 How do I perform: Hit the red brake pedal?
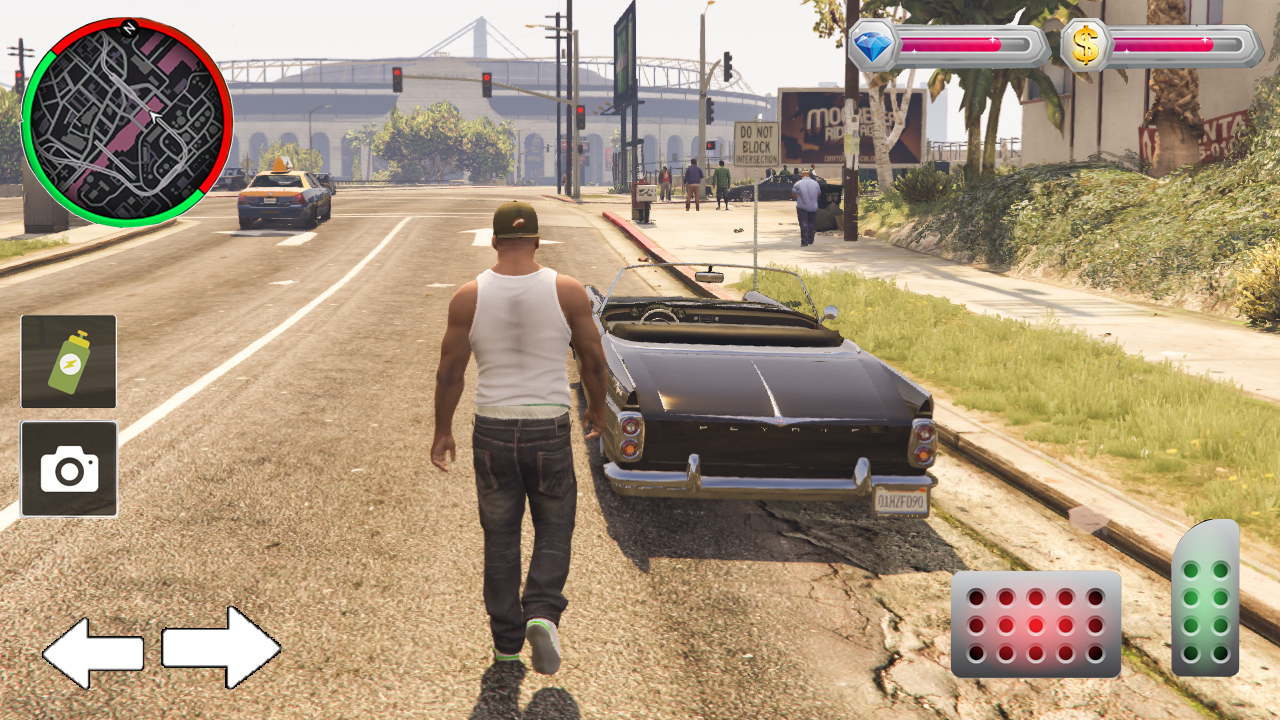point(1036,625)
